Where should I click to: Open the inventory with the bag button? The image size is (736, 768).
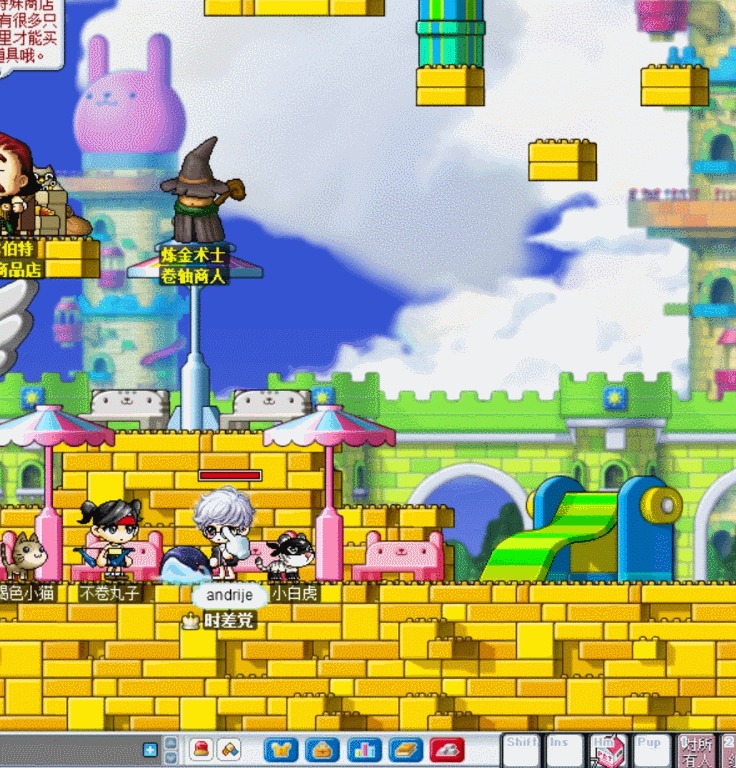322,749
